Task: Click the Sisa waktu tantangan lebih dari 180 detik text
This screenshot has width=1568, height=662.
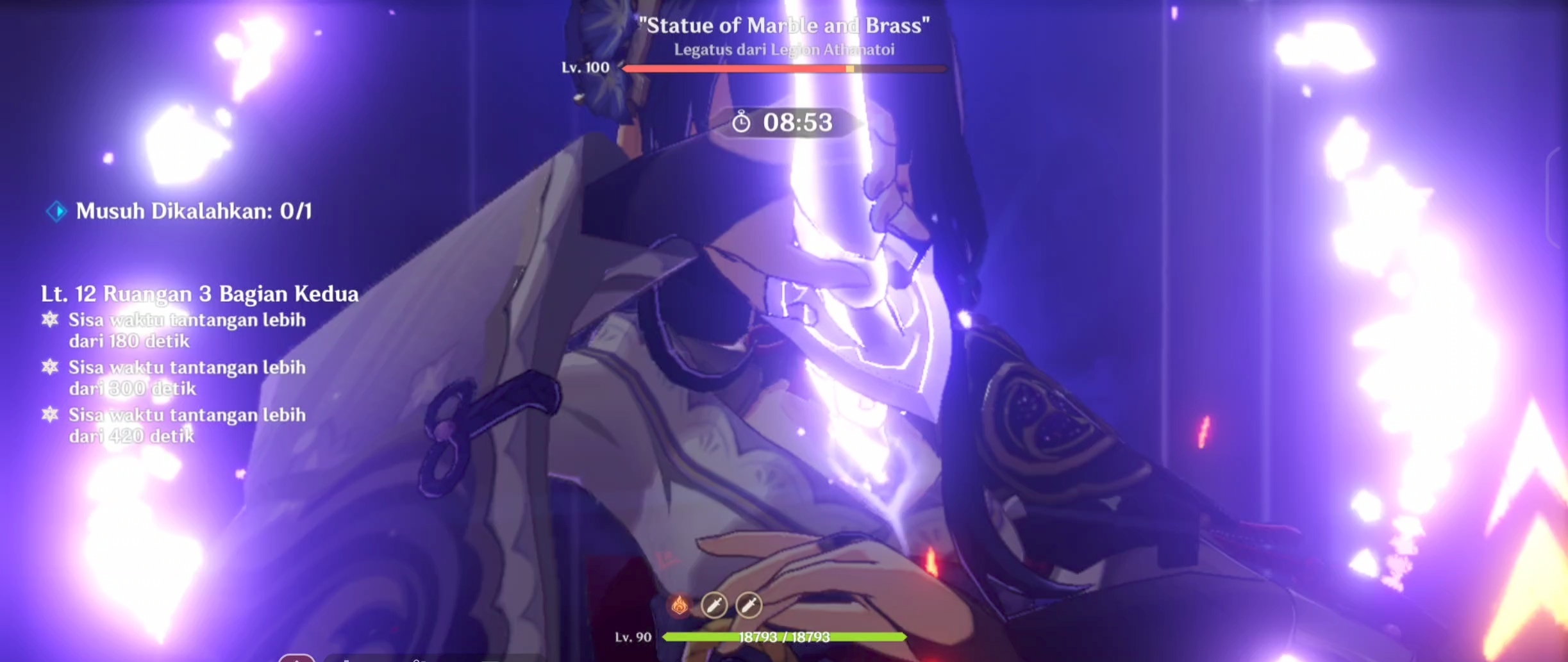Action: coord(186,331)
